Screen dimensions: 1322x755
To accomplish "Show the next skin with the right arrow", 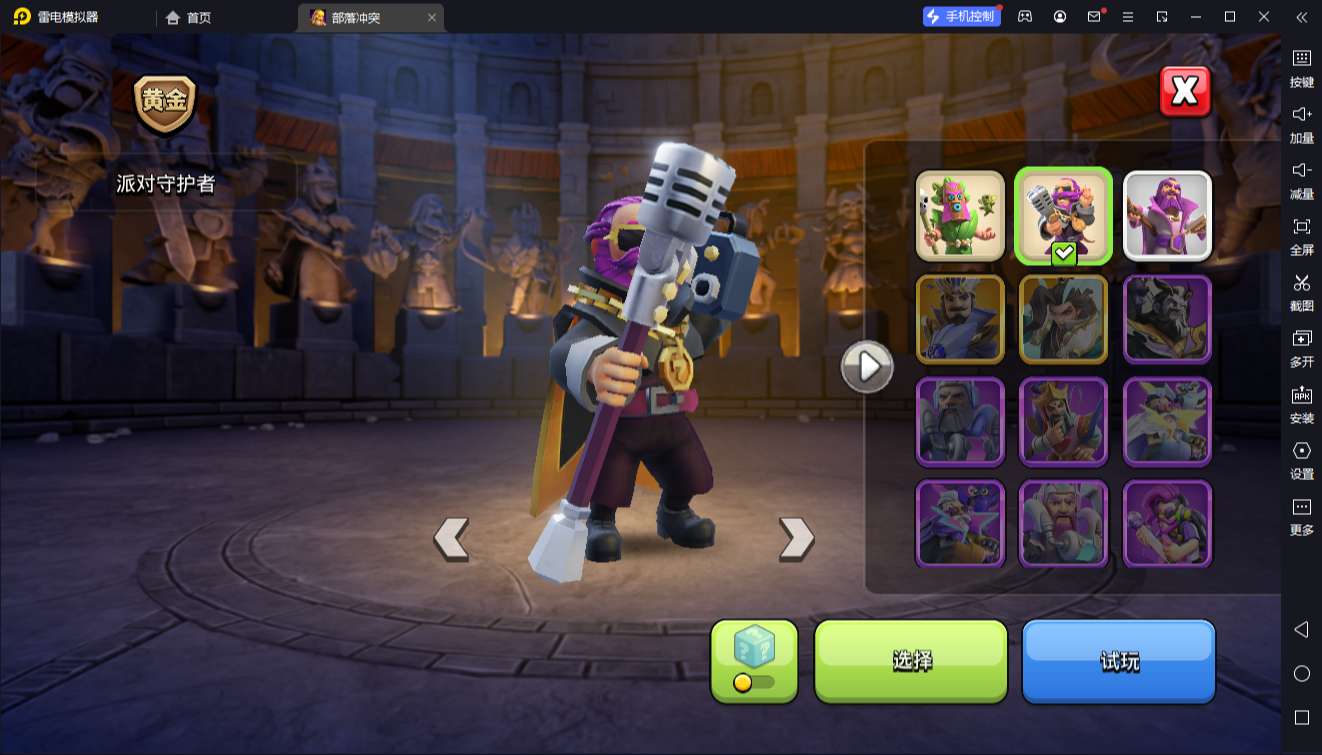I will click(x=796, y=539).
